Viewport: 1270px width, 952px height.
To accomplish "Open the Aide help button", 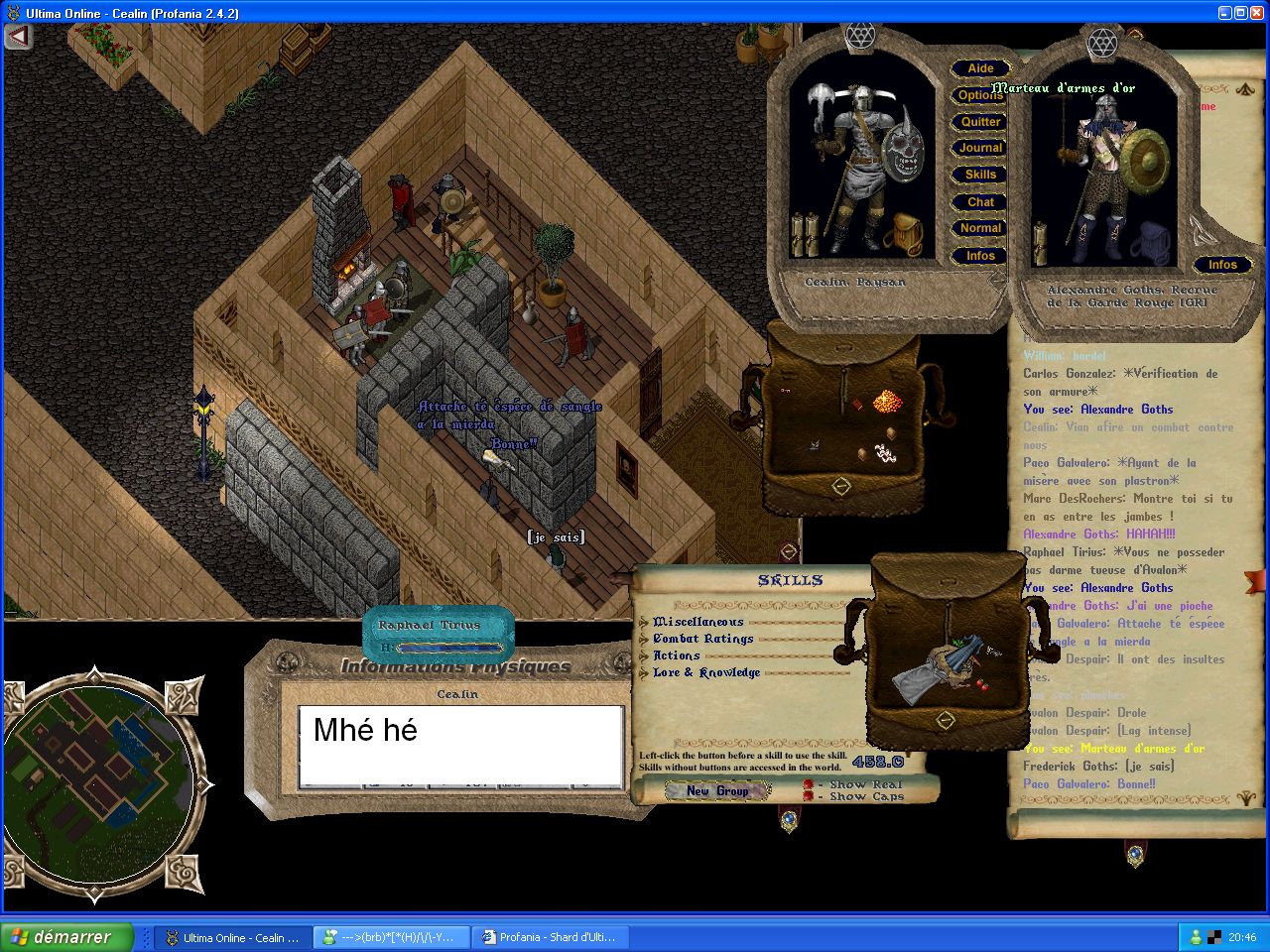I will tap(980, 68).
